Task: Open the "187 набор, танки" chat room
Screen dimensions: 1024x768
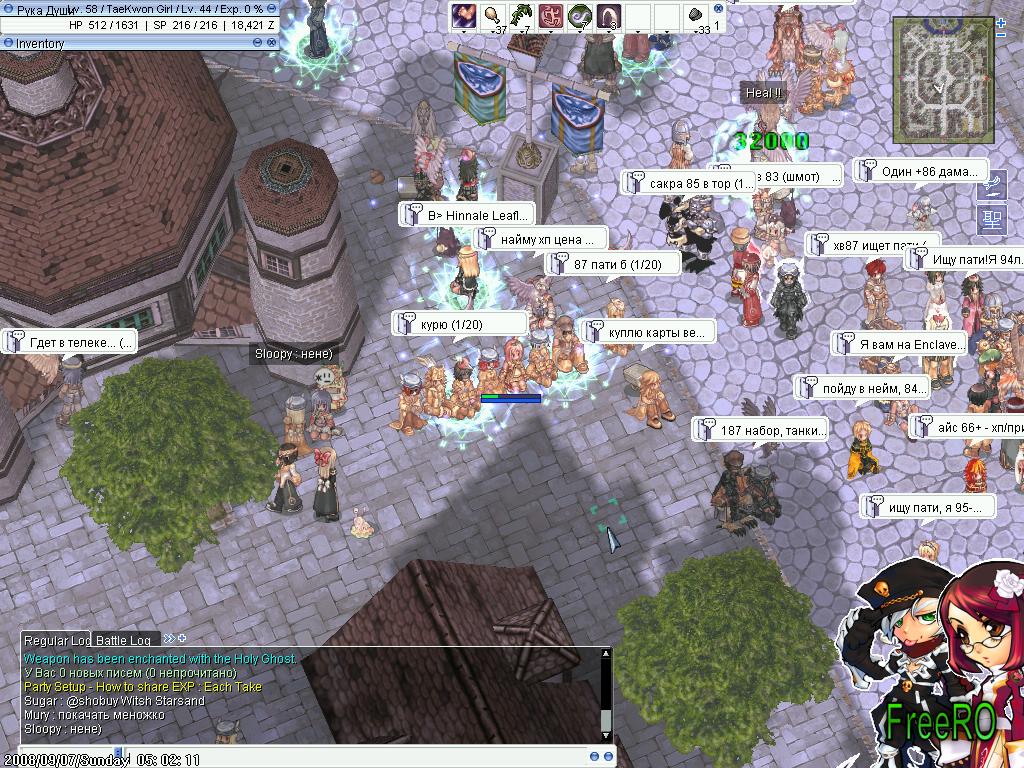Action: pyautogui.click(x=761, y=431)
